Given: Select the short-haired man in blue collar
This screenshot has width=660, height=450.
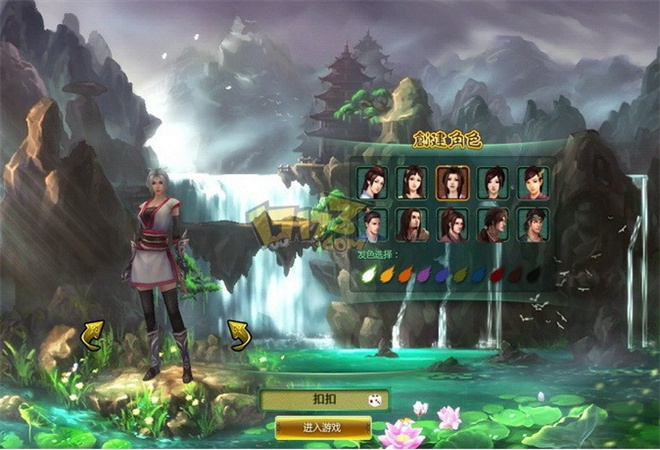Looking at the screenshot, I should (x=372, y=225).
